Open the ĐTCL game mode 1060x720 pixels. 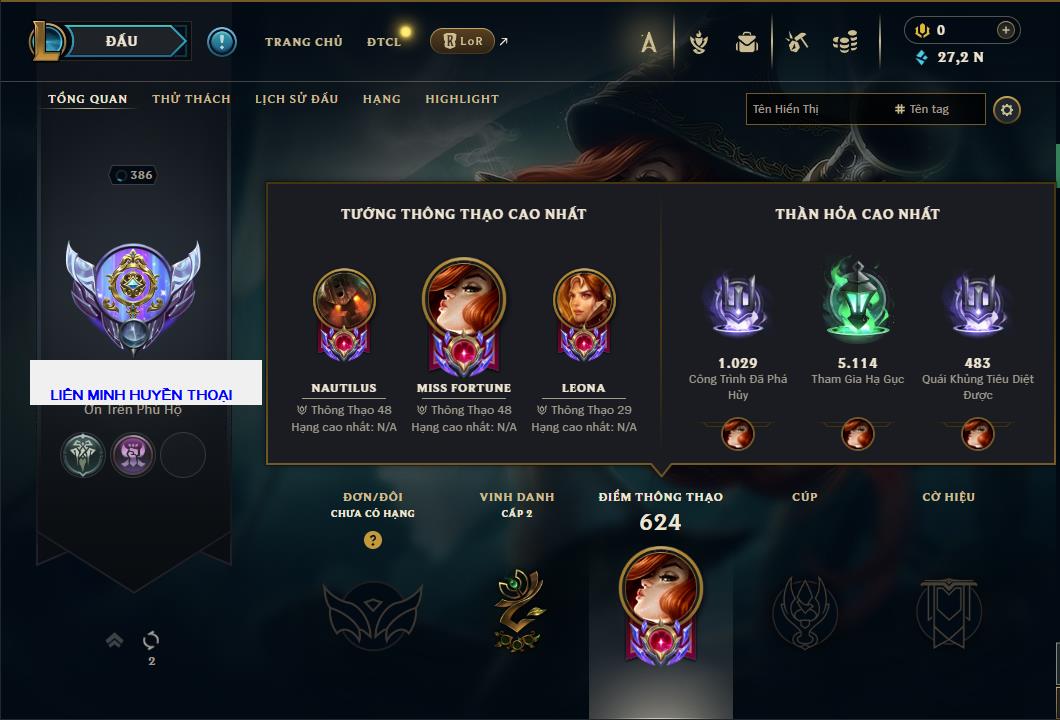[x=384, y=42]
